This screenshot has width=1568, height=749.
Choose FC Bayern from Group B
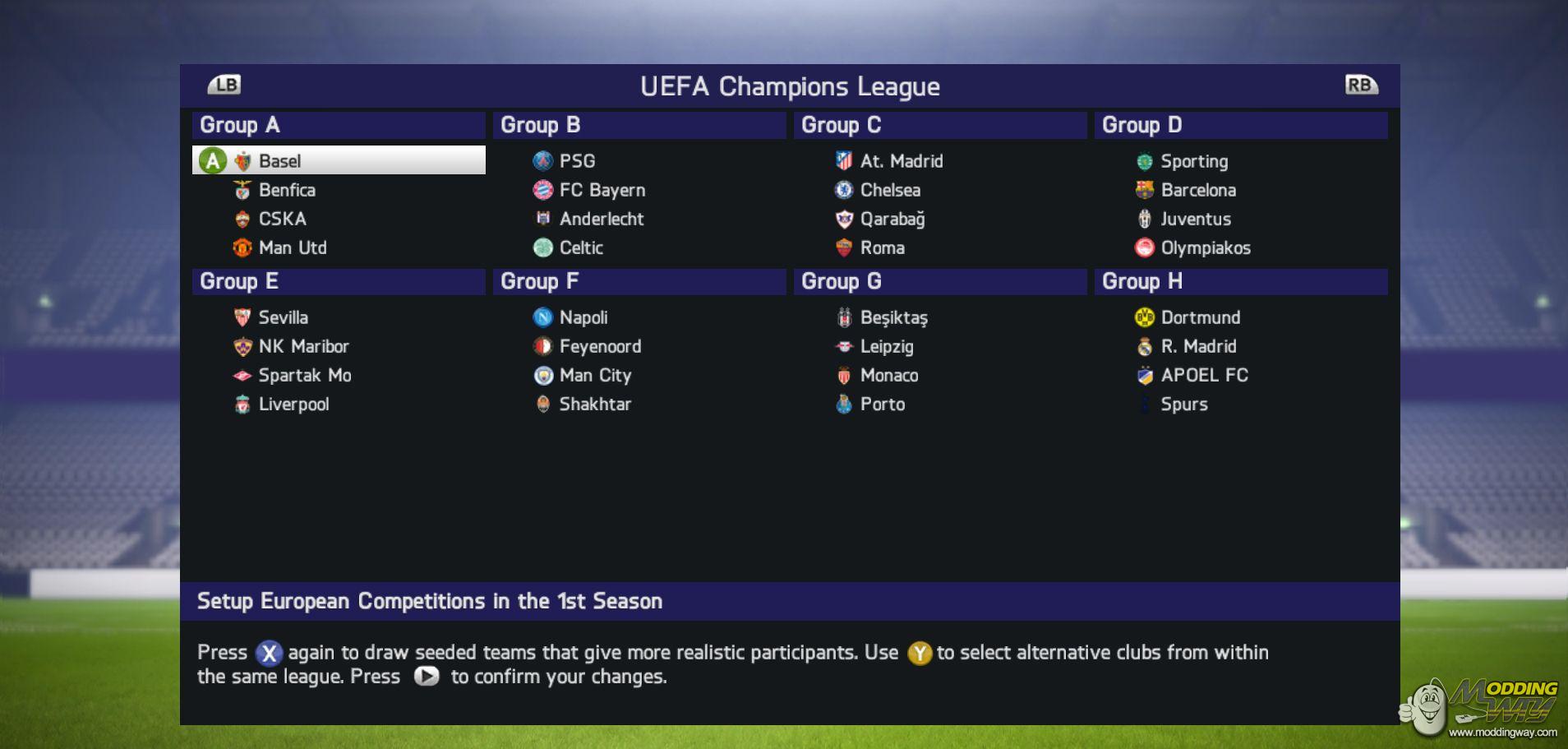[602, 190]
